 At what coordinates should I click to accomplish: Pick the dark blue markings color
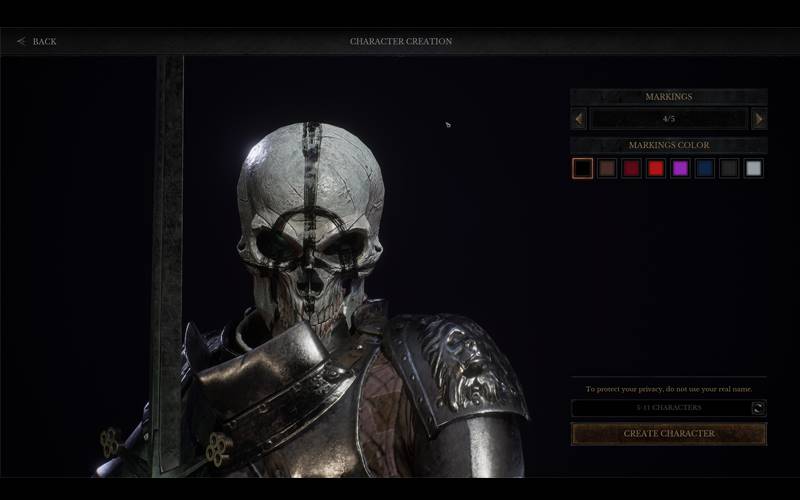705,168
